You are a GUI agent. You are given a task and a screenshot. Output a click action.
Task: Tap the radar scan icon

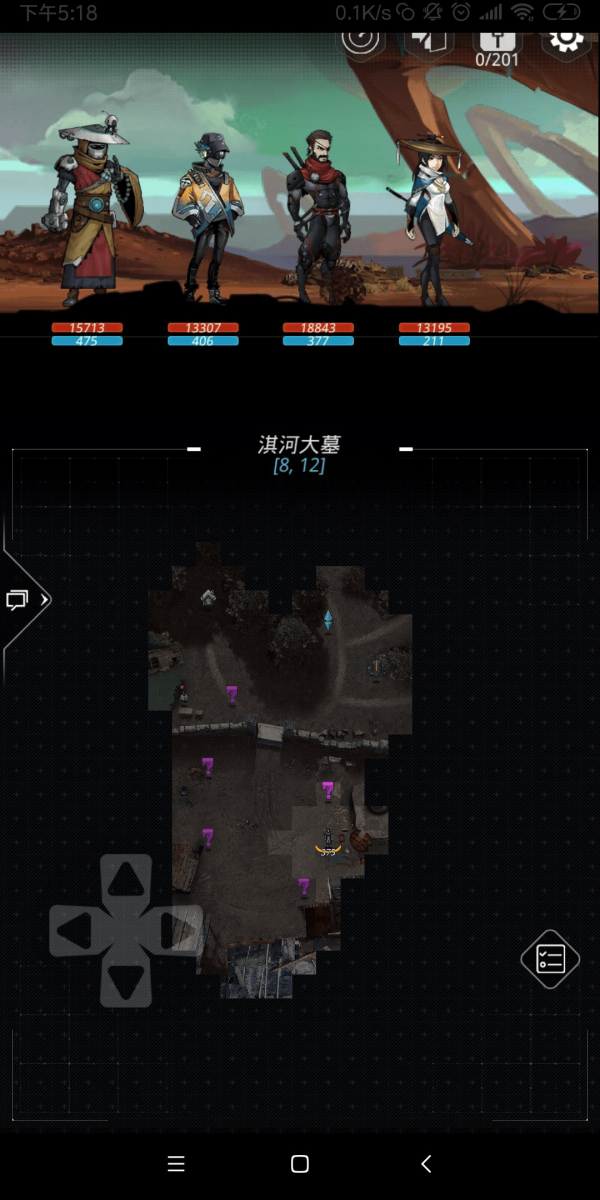(x=362, y=40)
